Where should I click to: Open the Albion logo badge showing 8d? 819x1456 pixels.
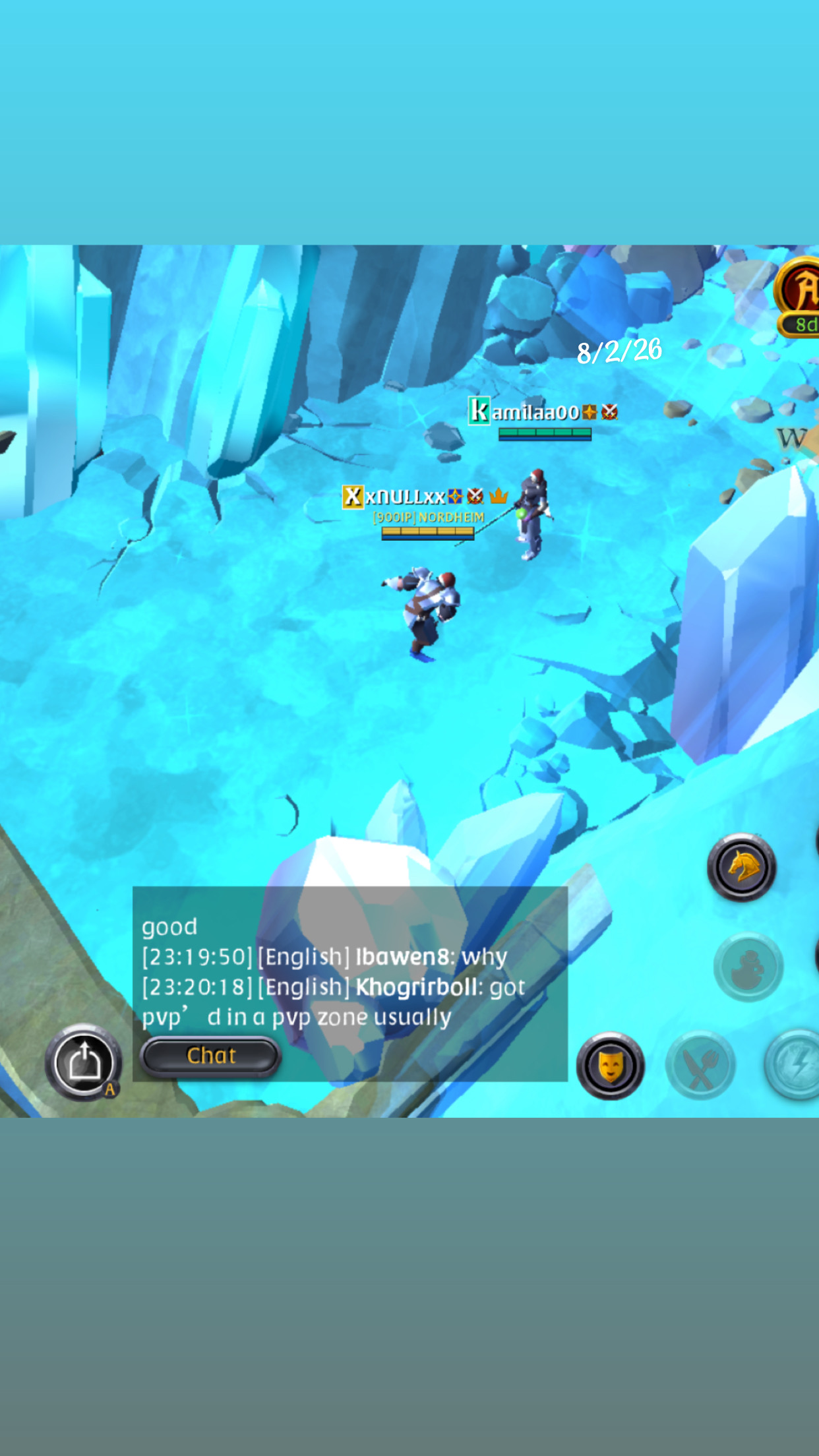pos(800,297)
